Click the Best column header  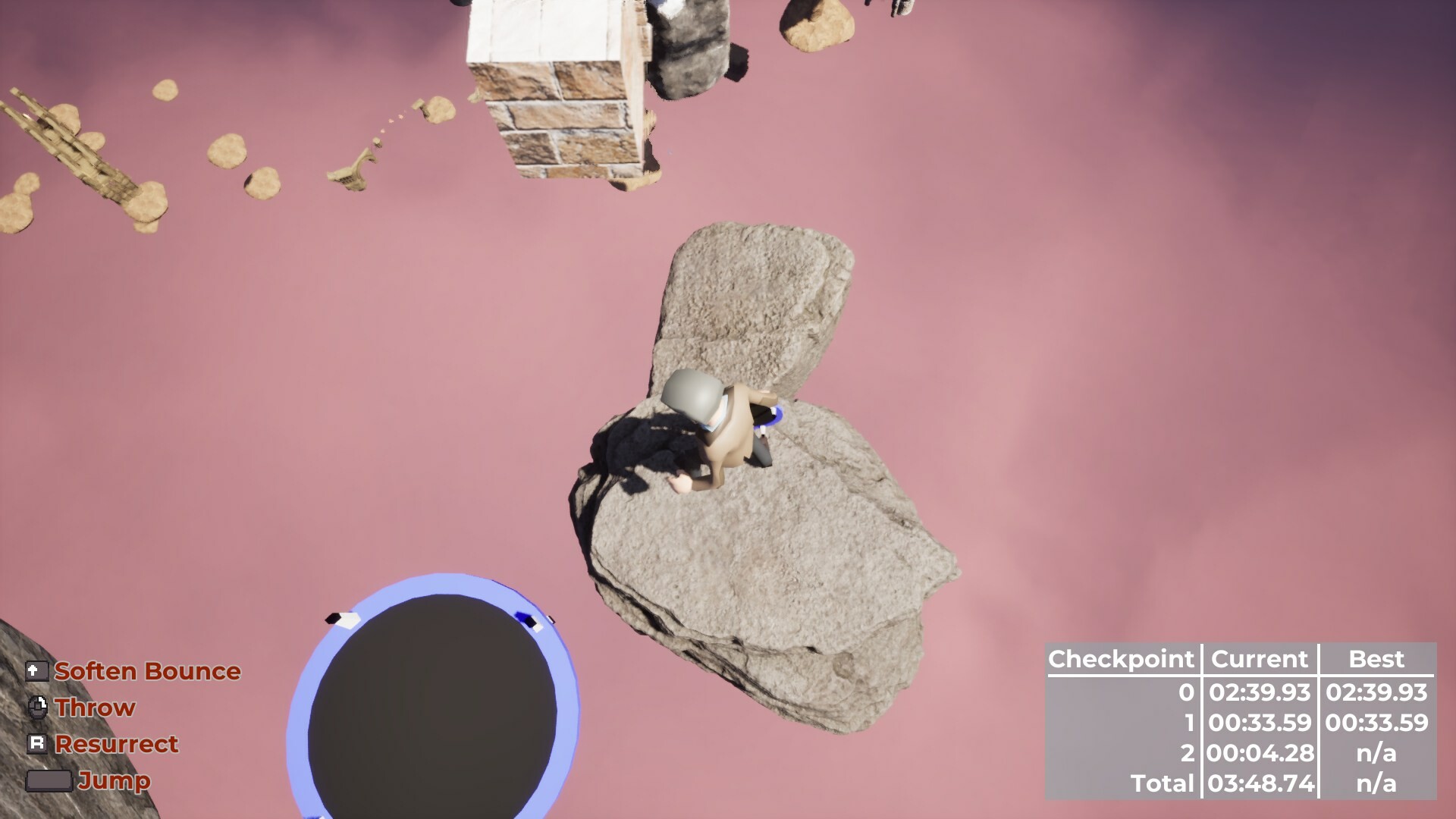pos(1376,659)
